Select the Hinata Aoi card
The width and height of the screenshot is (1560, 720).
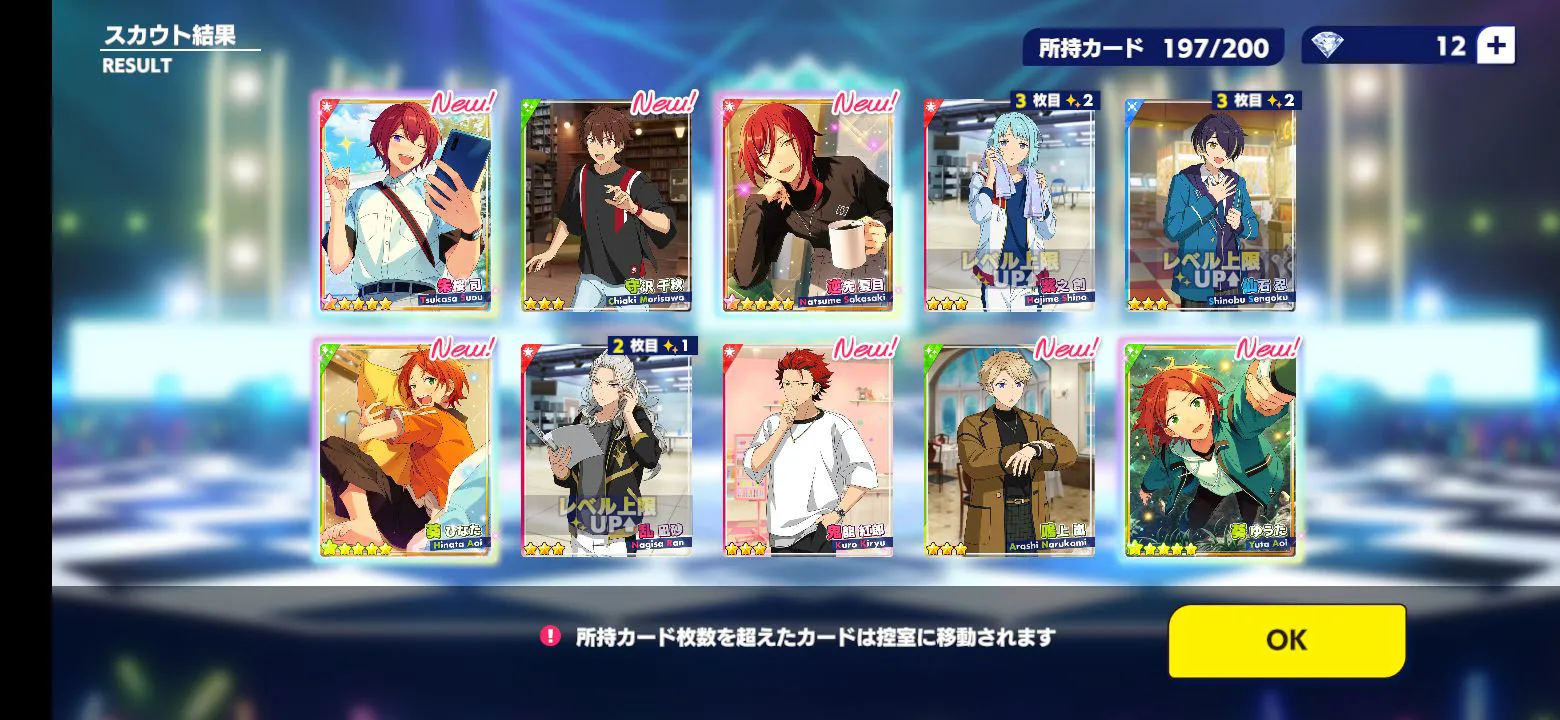coord(406,450)
